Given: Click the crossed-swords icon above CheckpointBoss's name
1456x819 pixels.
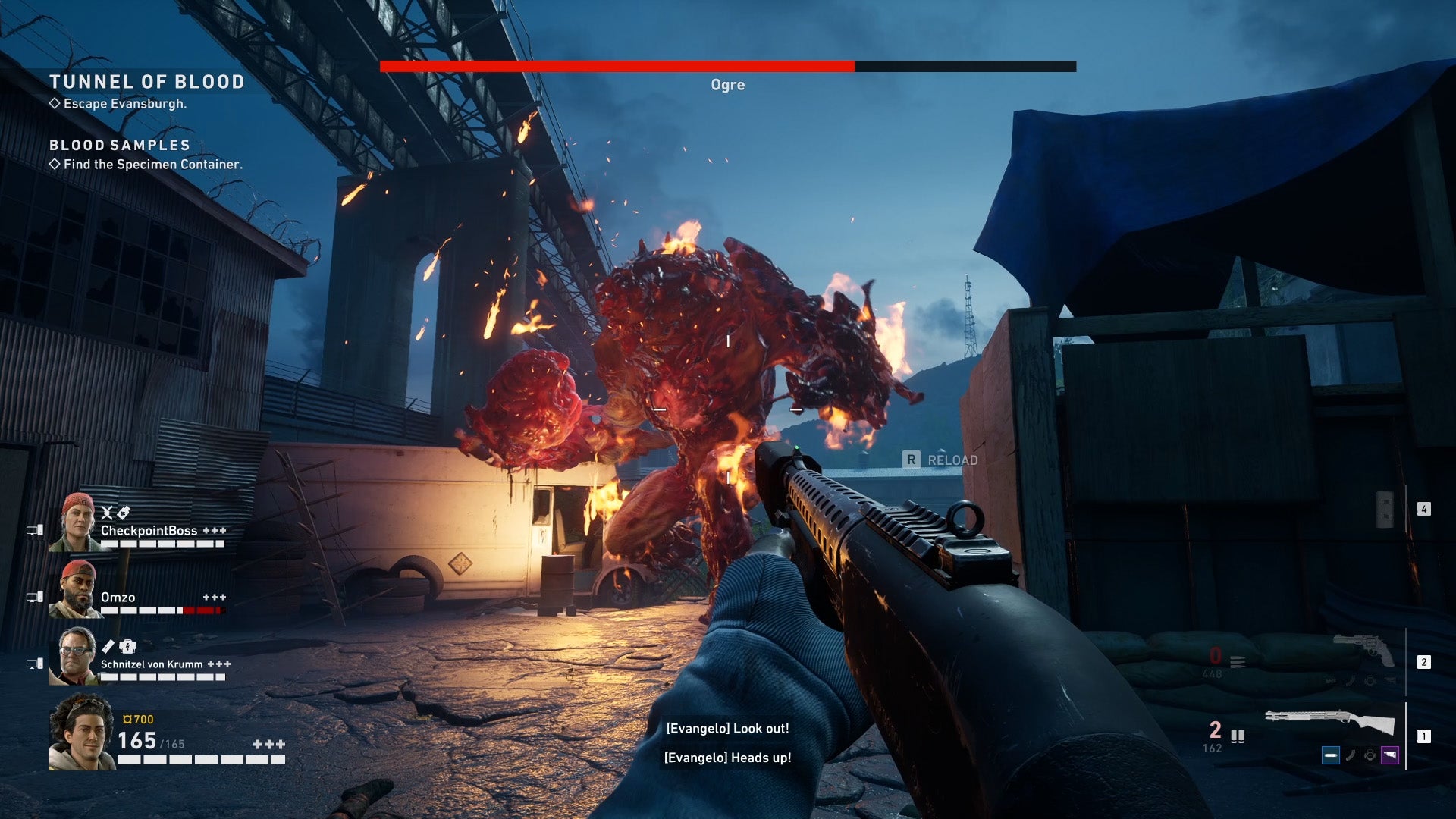Looking at the screenshot, I should (106, 513).
